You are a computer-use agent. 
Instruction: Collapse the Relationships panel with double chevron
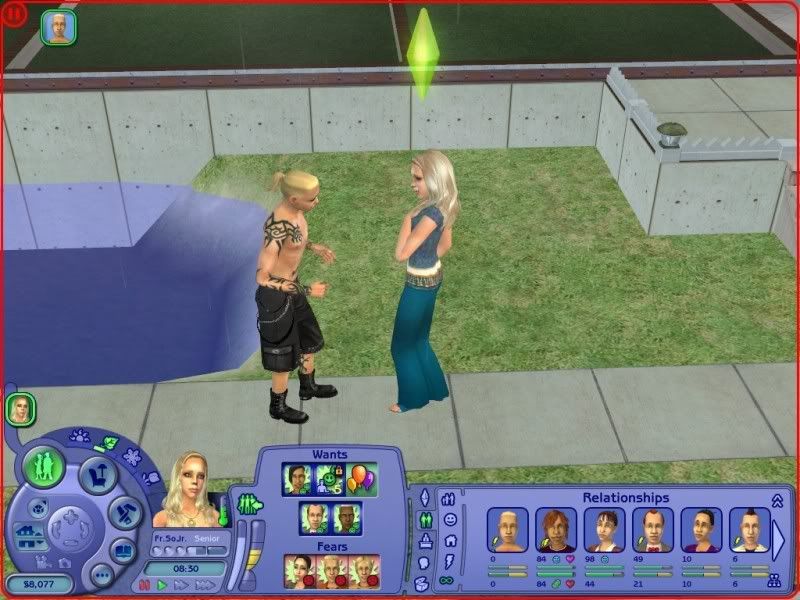tap(776, 498)
